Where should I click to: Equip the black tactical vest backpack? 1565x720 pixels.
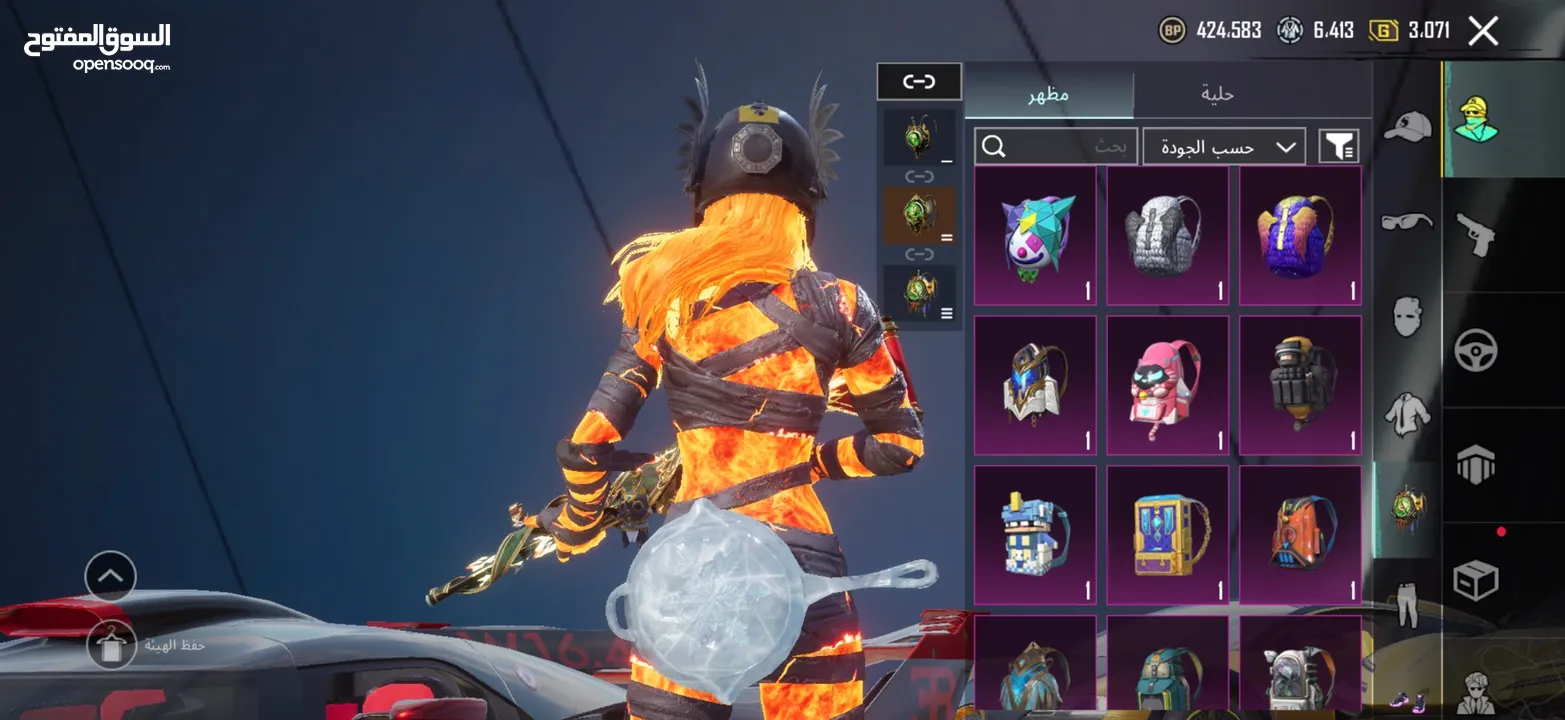pyautogui.click(x=1300, y=386)
